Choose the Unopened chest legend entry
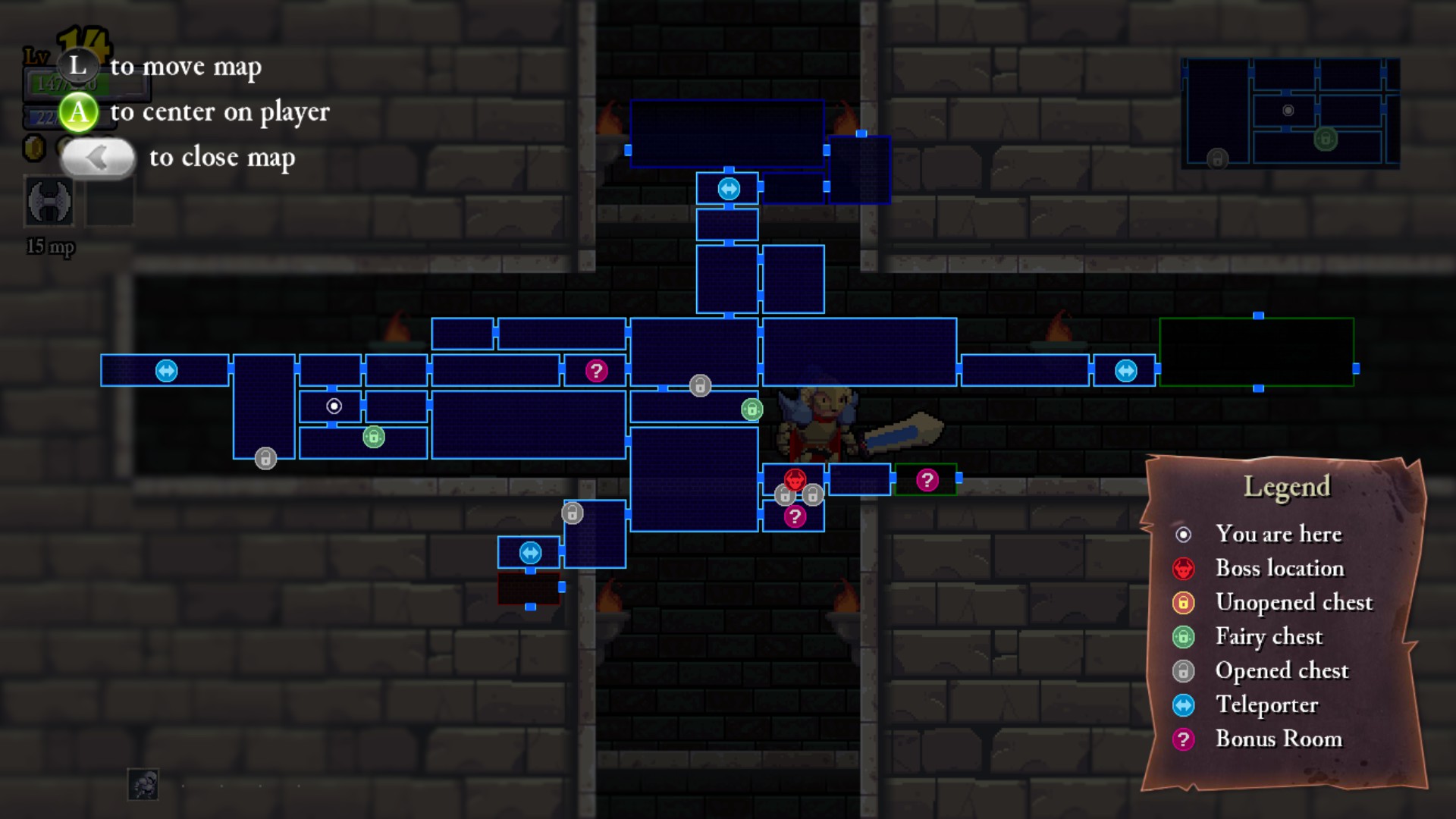Viewport: 1456px width, 819px height. [1293, 602]
